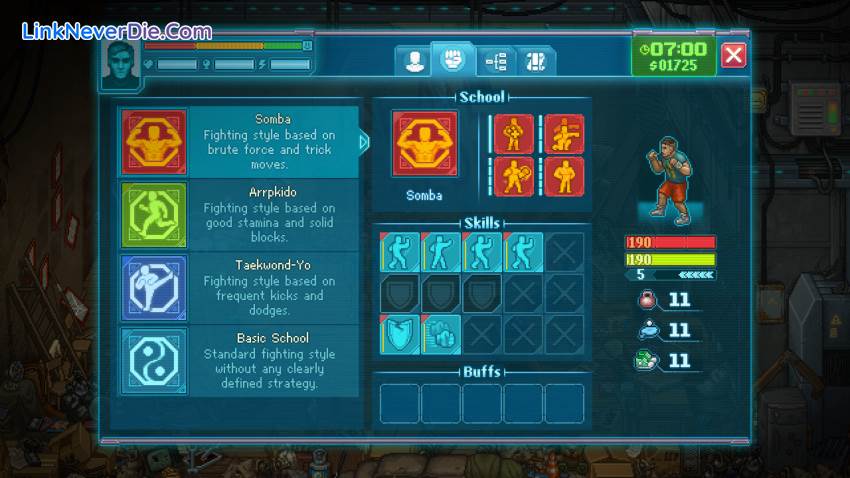Viewport: 850px width, 478px height.
Task: Select Basic School fighting style
Action: (x=238, y=361)
